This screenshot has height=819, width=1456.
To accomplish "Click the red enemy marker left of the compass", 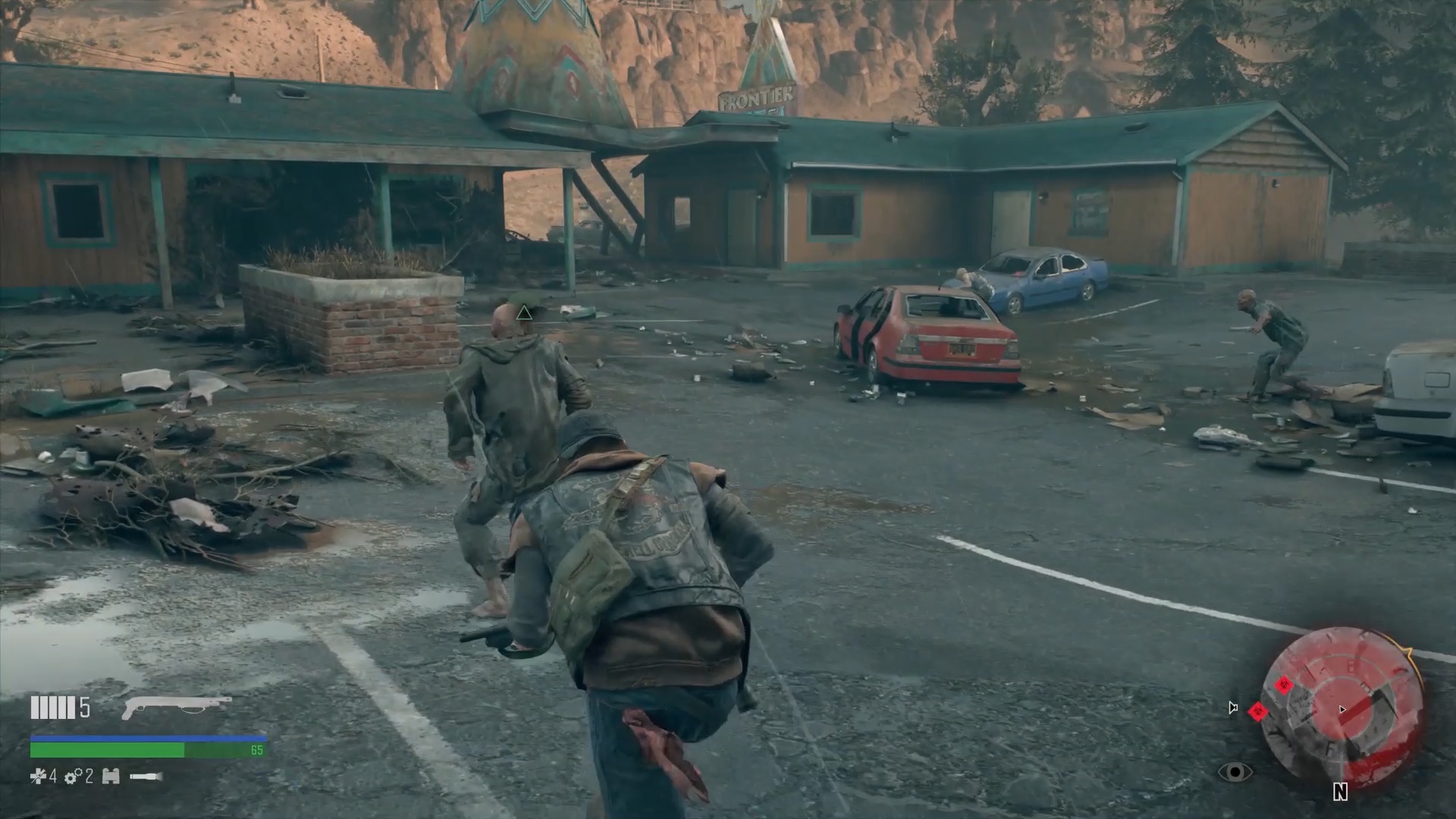I will (1258, 712).
